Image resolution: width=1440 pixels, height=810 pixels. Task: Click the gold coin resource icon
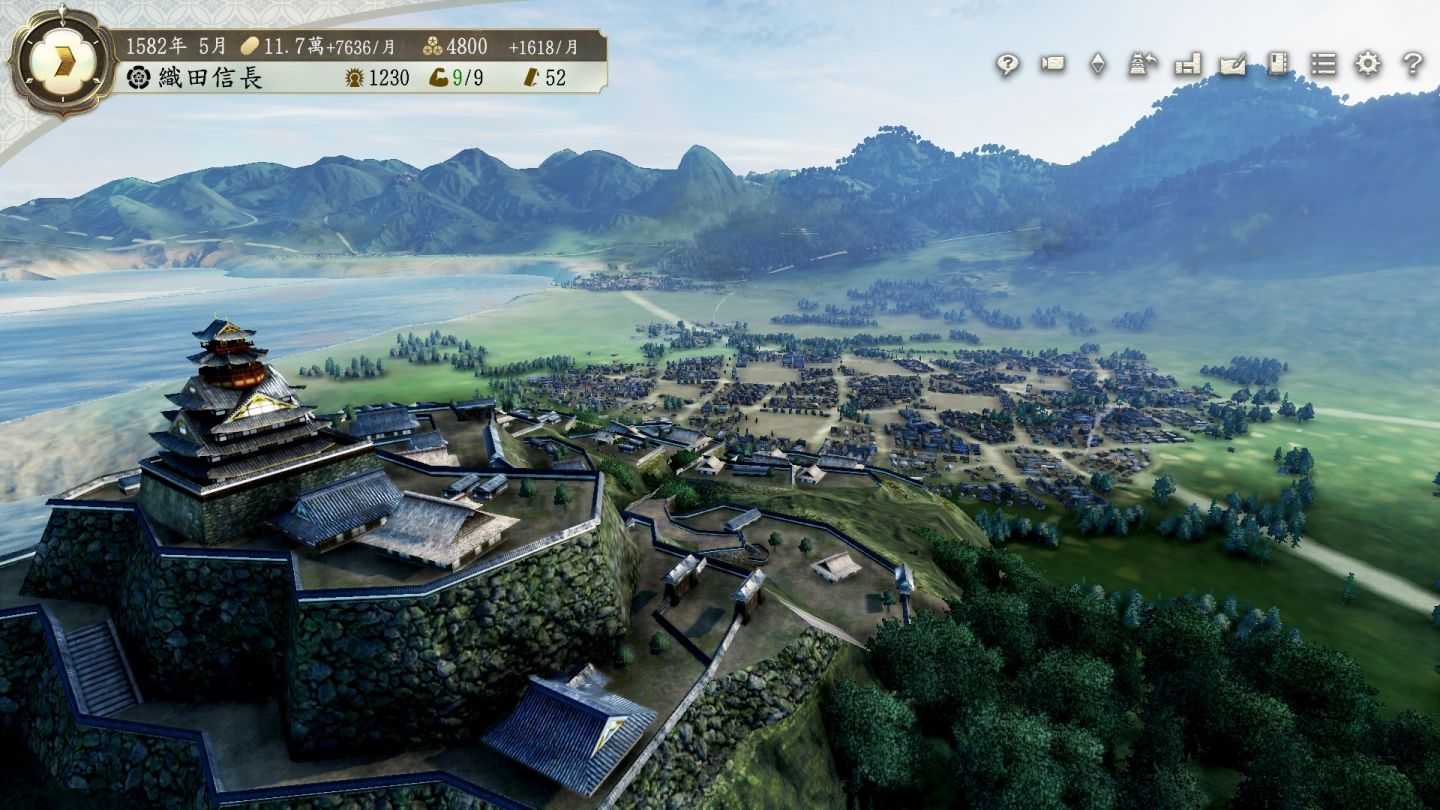coord(249,45)
